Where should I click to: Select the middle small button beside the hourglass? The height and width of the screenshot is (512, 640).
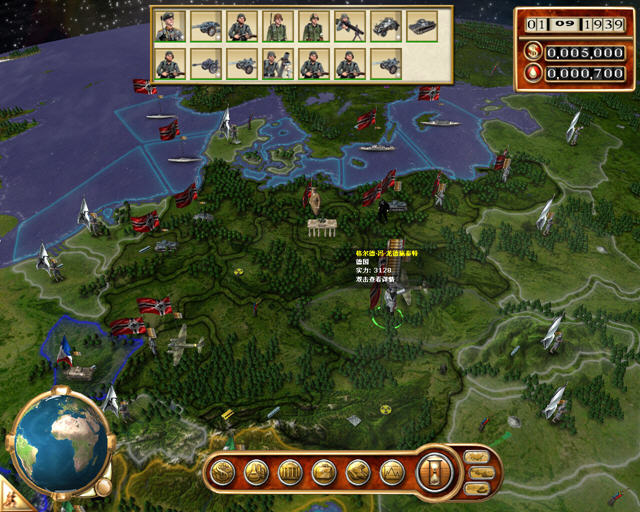(477, 473)
